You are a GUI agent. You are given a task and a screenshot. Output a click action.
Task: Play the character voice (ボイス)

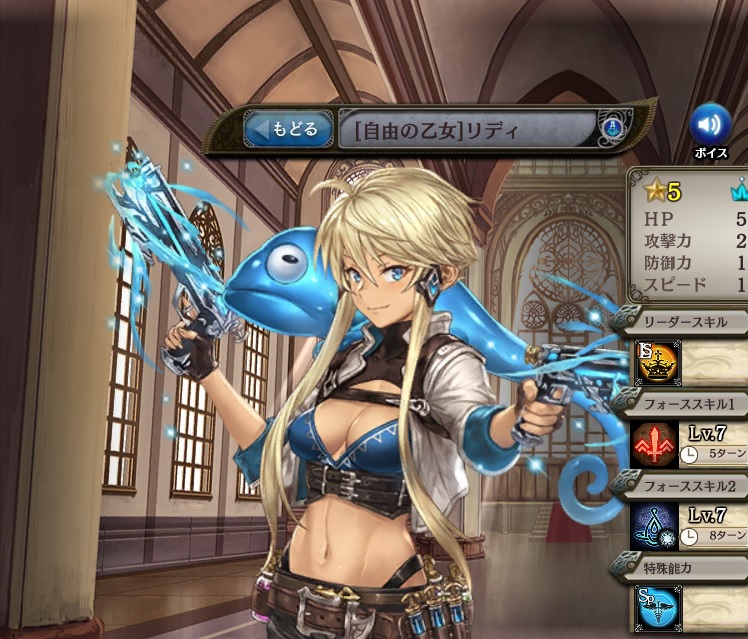[710, 126]
